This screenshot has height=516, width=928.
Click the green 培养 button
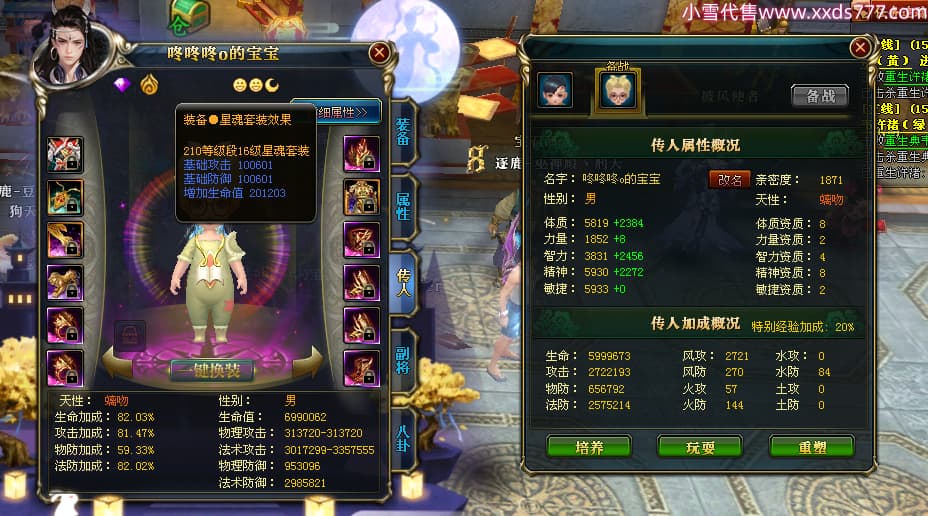[589, 447]
